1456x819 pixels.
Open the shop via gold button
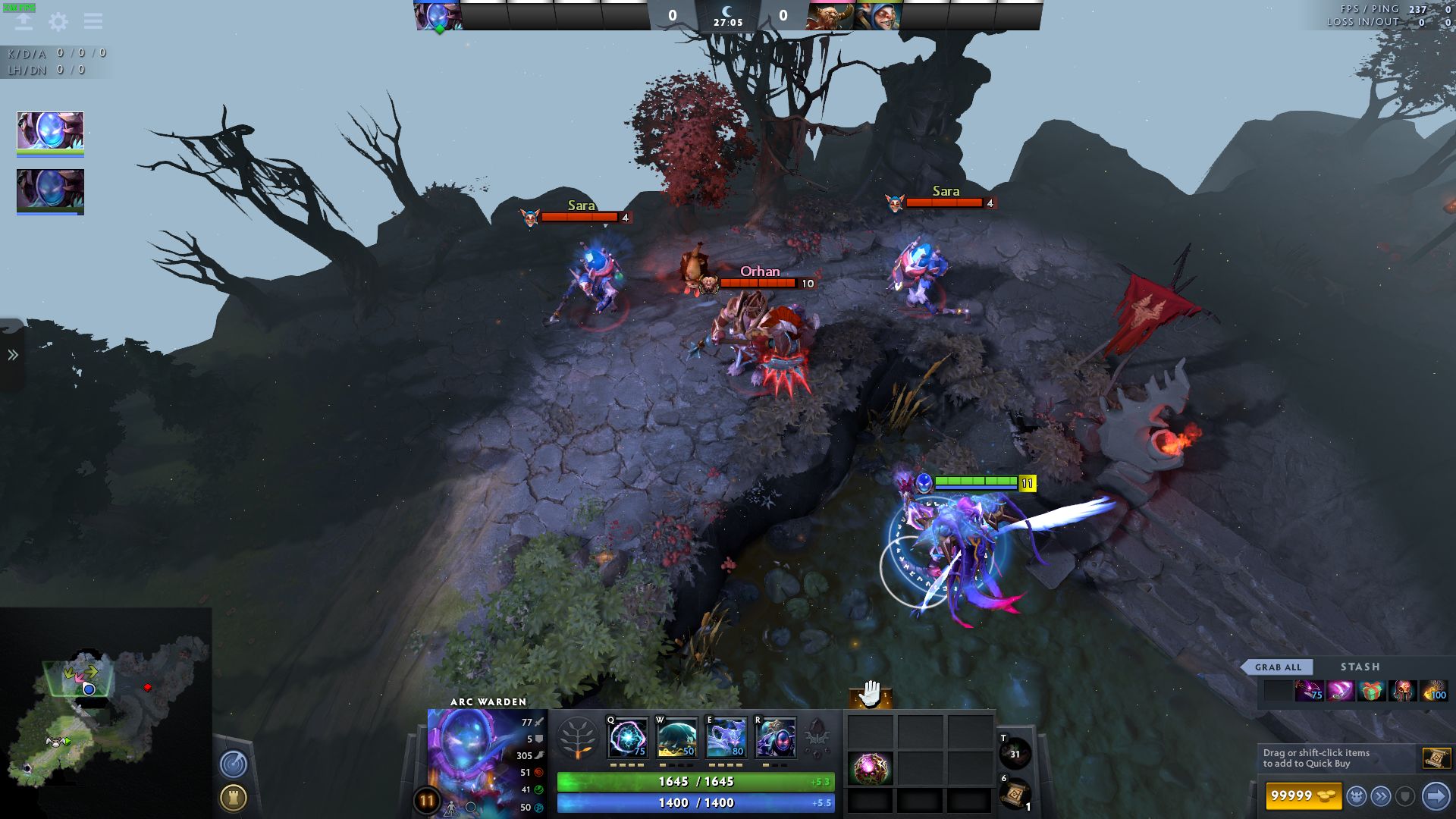tap(1303, 795)
